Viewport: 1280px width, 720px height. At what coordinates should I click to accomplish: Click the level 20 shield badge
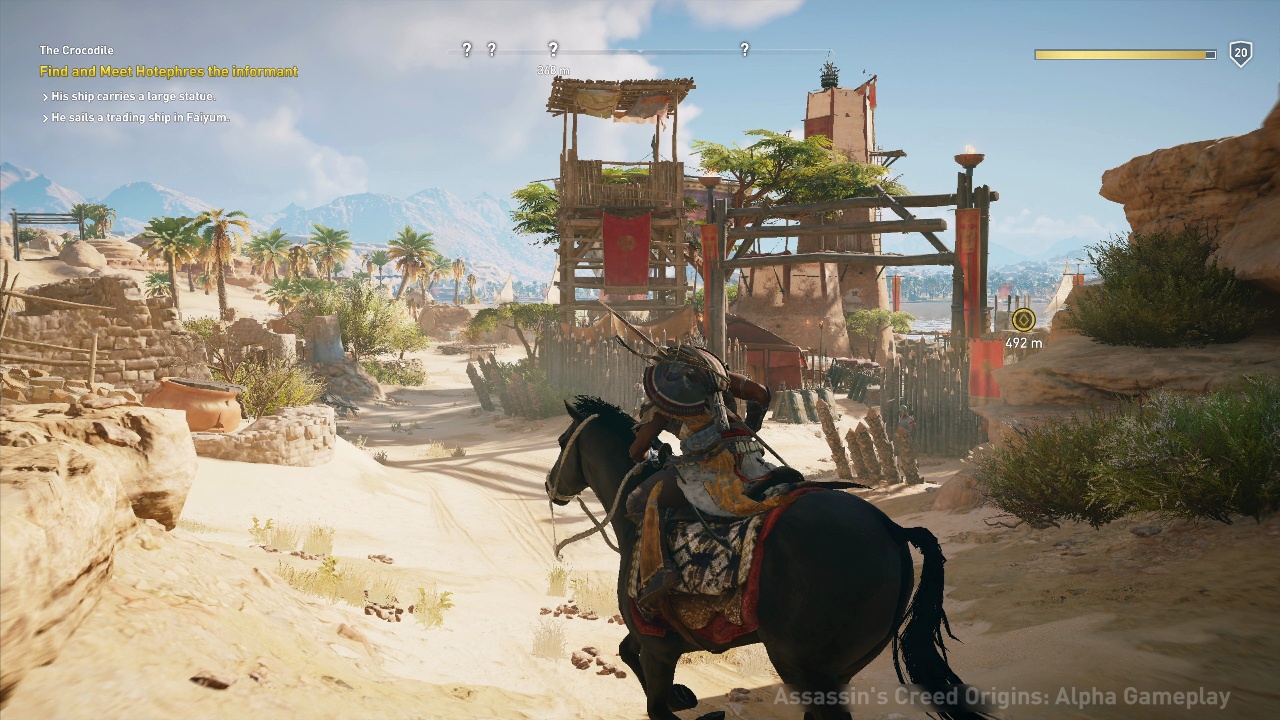click(1240, 54)
